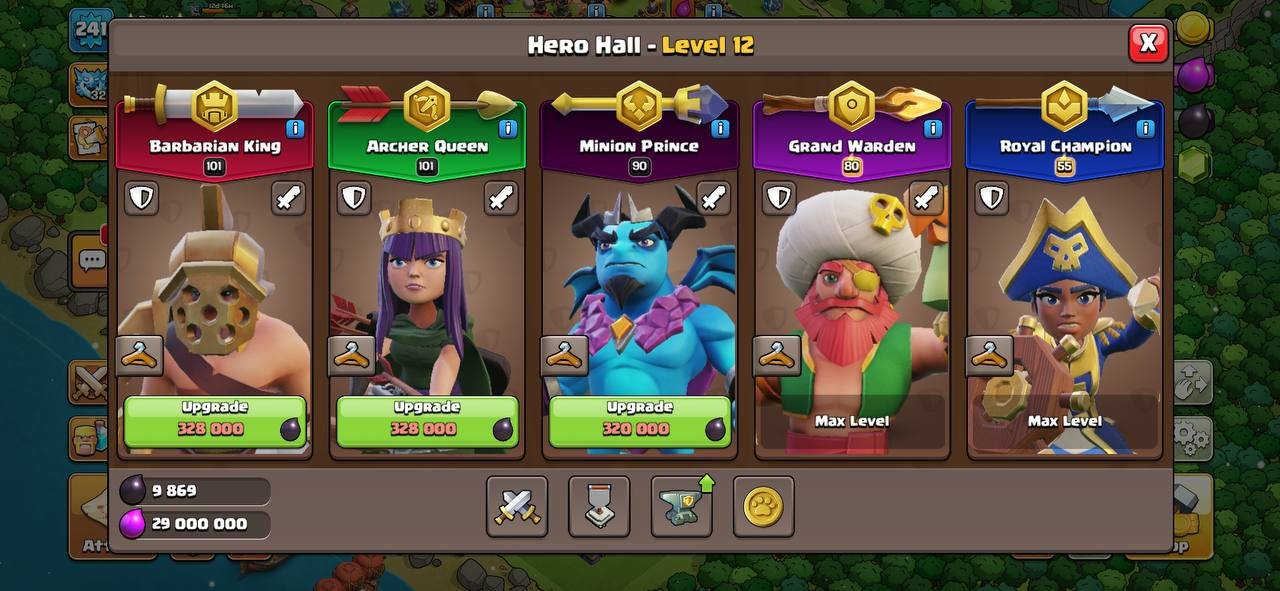The width and height of the screenshot is (1280, 591).
Task: Open Archer Queen's skin hanger button
Action: point(352,355)
